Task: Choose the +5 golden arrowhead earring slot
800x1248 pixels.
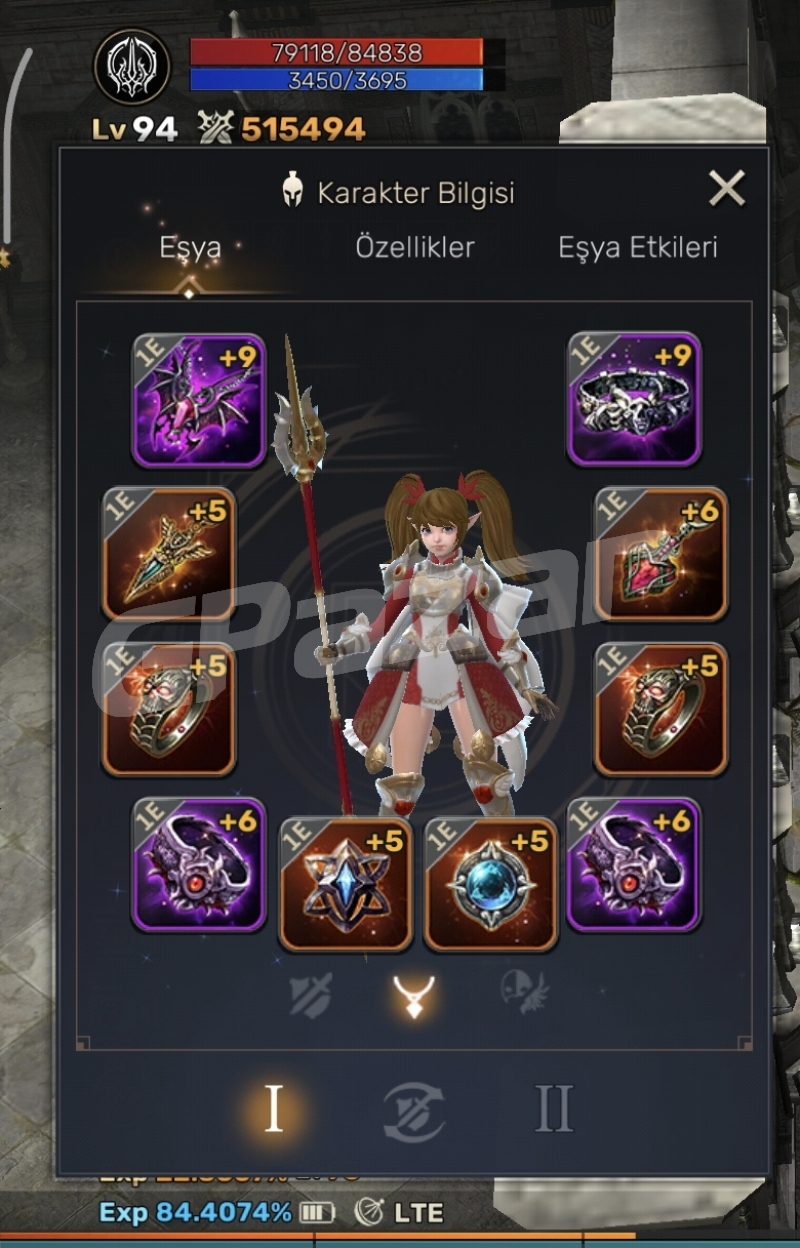Action: (x=169, y=554)
